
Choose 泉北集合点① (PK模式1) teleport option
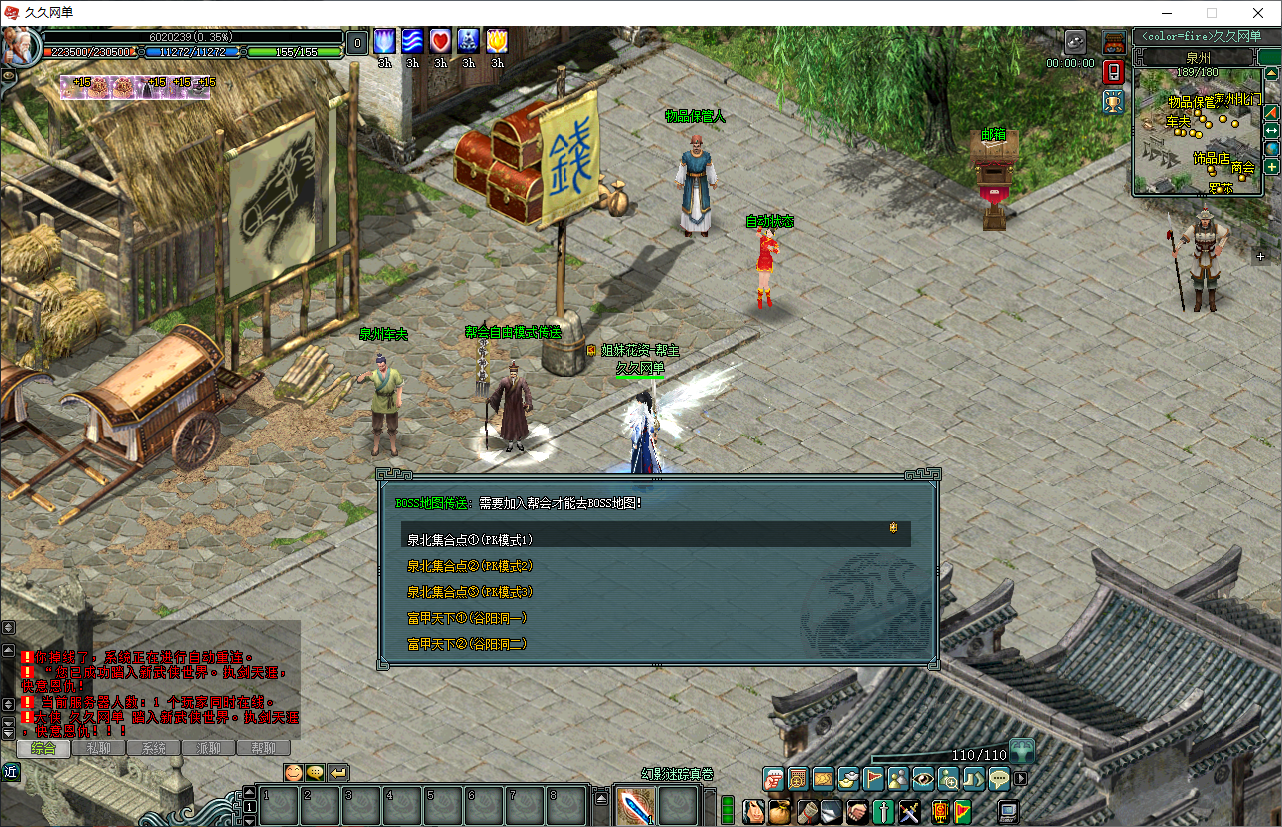tap(470, 540)
